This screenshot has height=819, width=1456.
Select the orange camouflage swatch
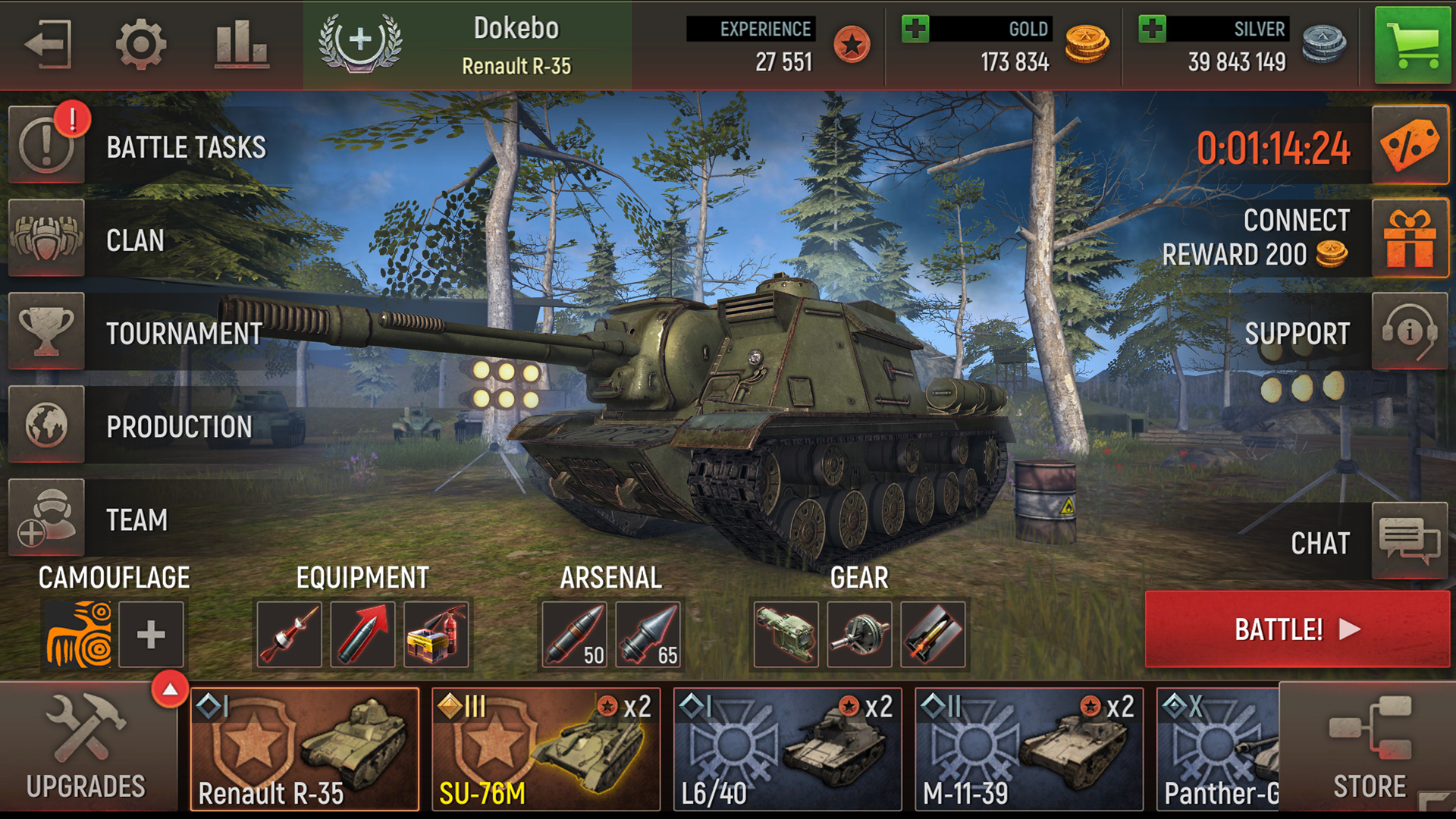click(x=78, y=635)
